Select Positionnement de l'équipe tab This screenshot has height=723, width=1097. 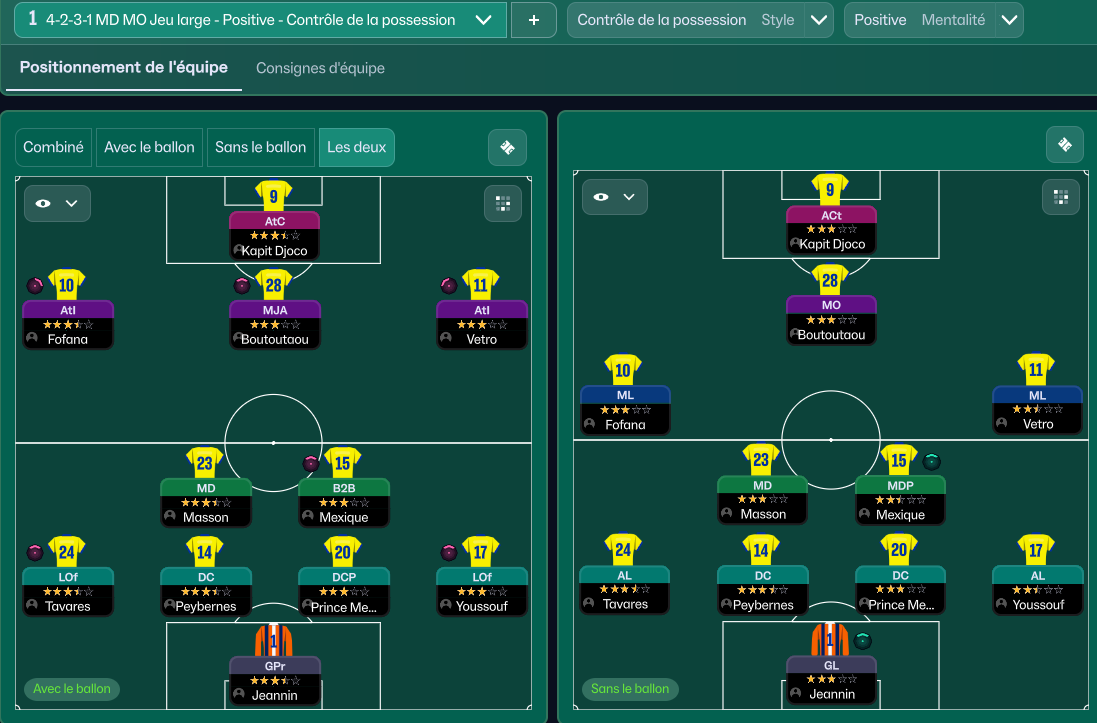(x=124, y=68)
